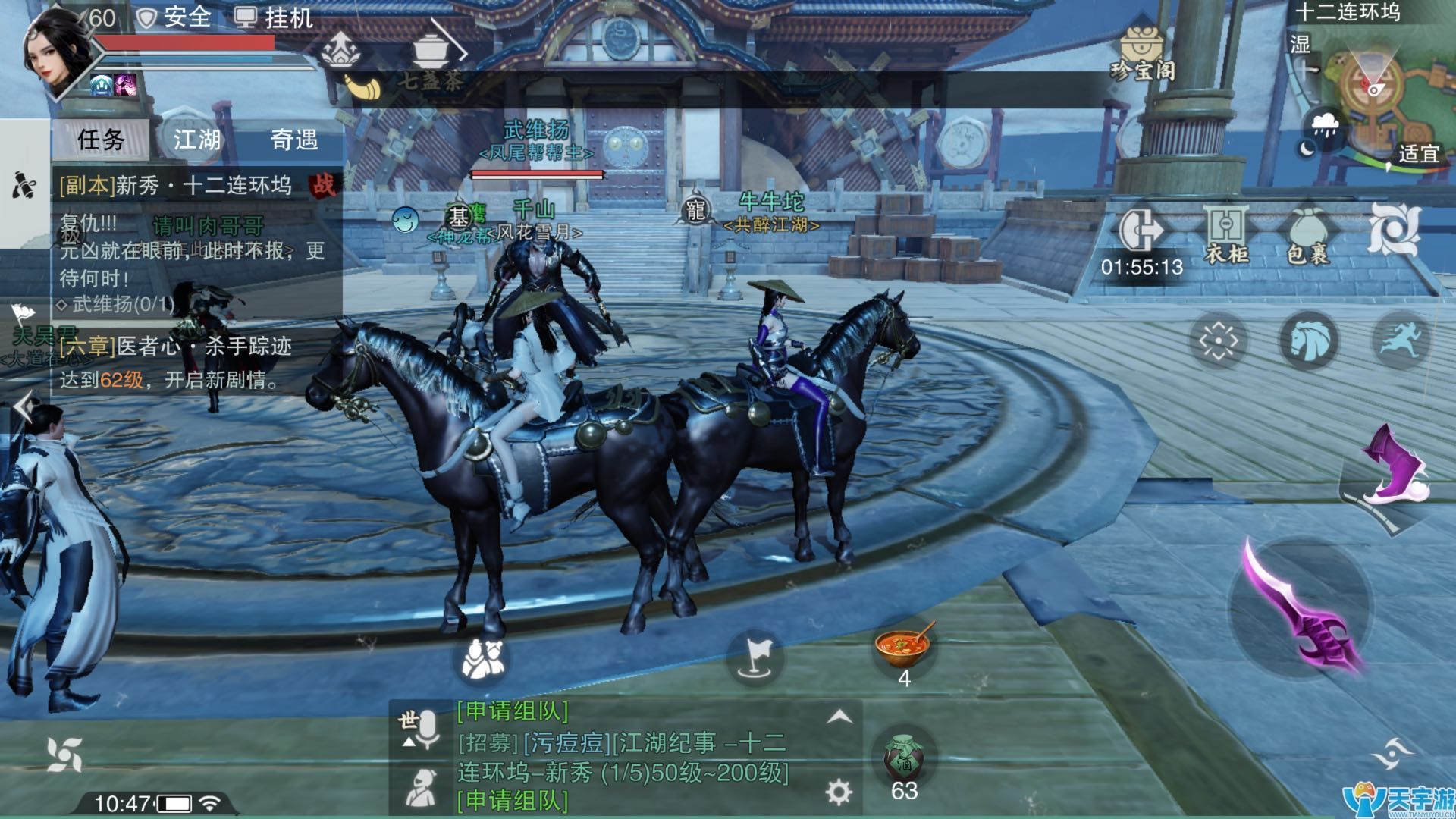
Task: Activate the sprint running-figure button
Action: [x=1399, y=340]
